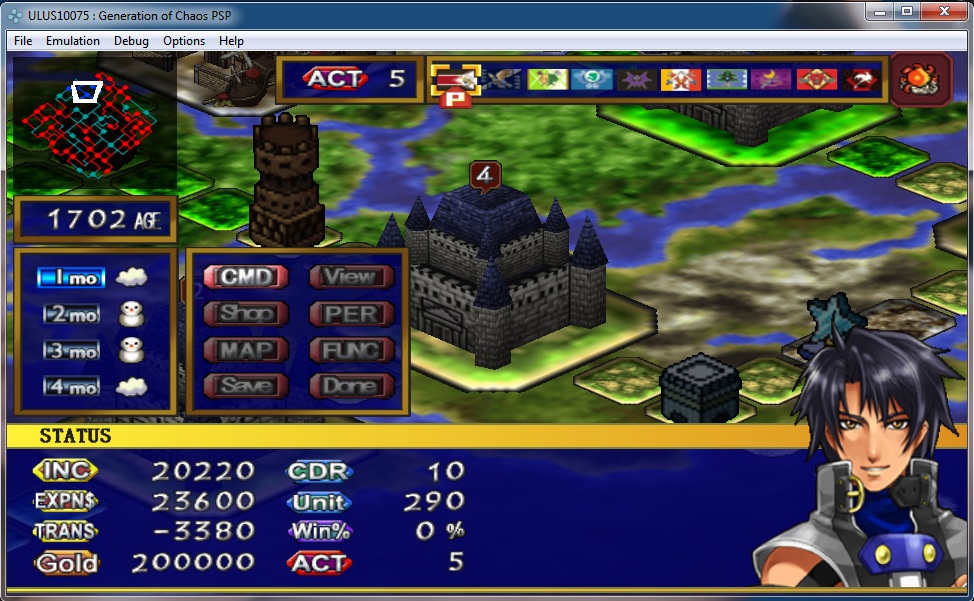The height and width of the screenshot is (601, 974).
Task: Save the game with the Save button
Action: pos(246,386)
